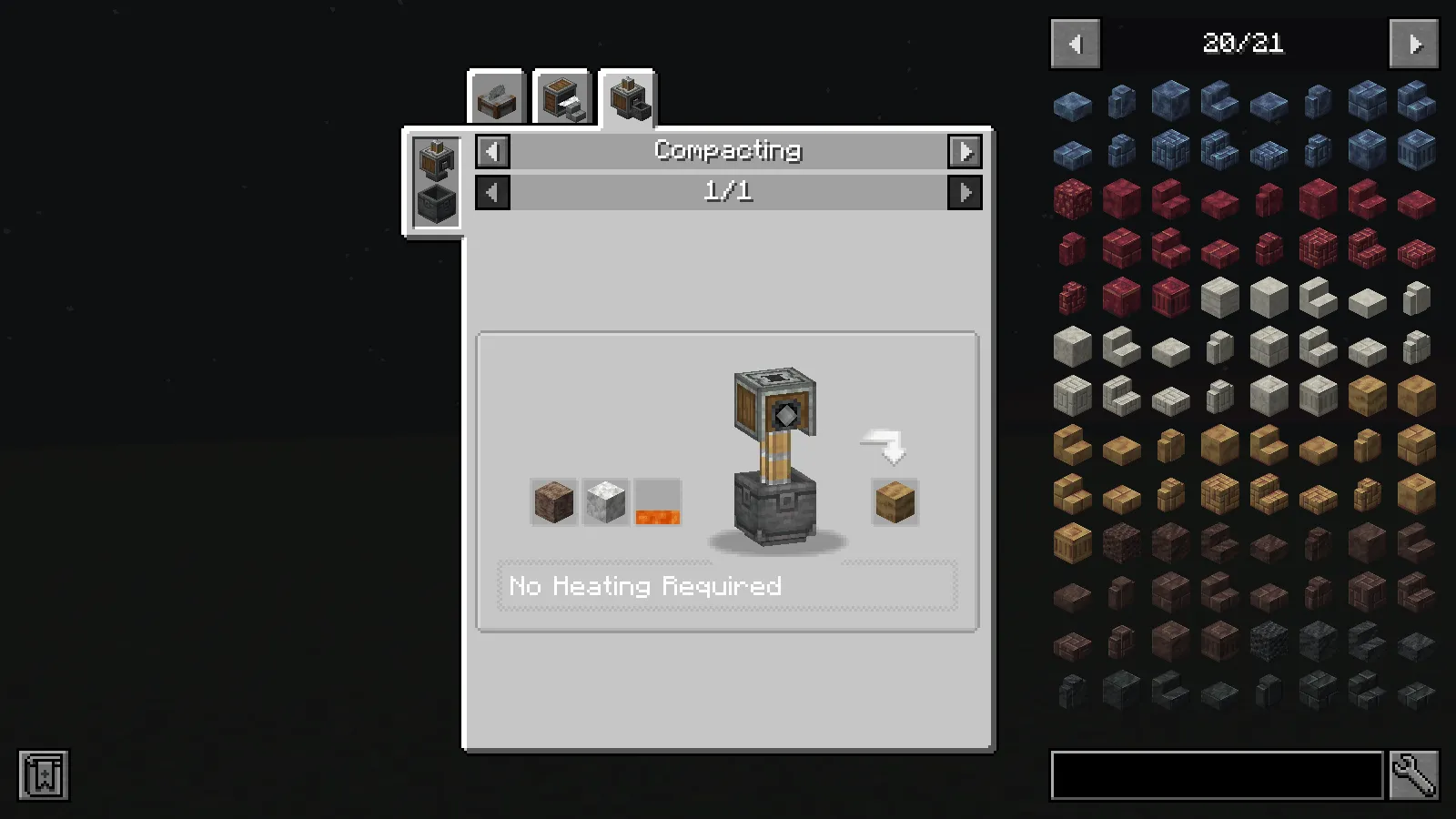
Task: Click the right arrow beside 1/1
Action: (x=966, y=191)
